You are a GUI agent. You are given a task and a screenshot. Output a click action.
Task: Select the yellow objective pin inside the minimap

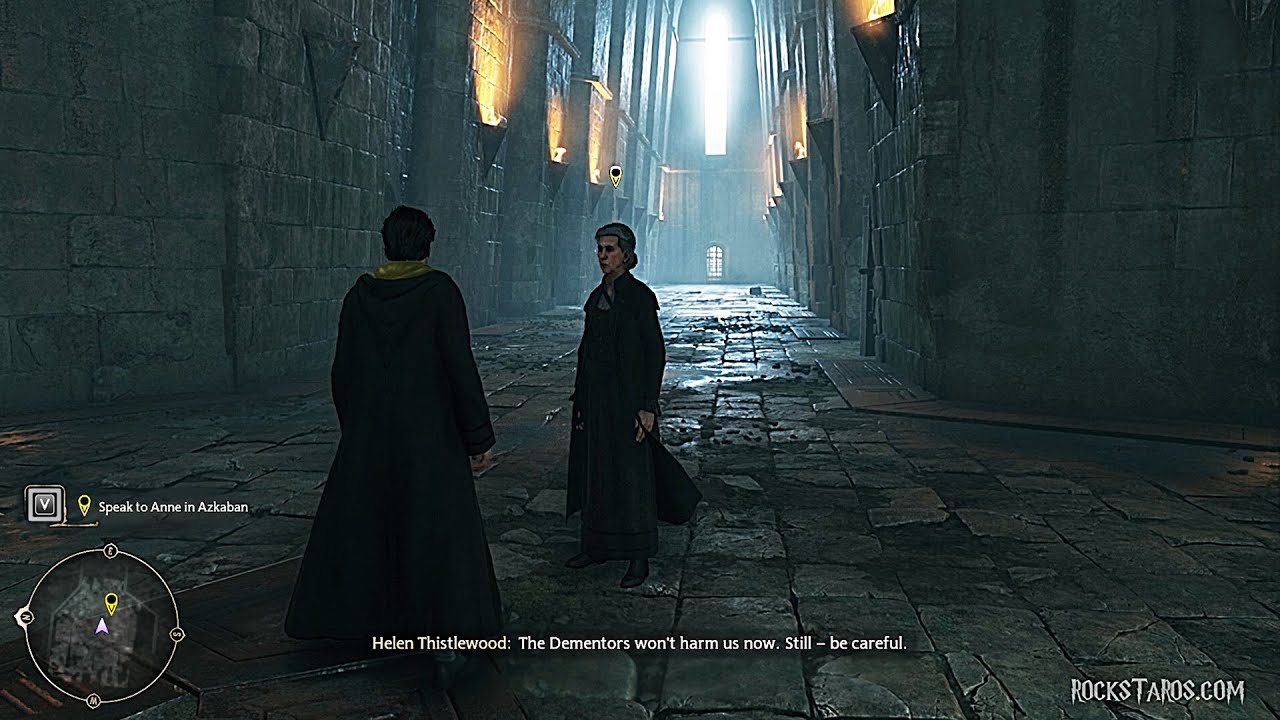112,602
